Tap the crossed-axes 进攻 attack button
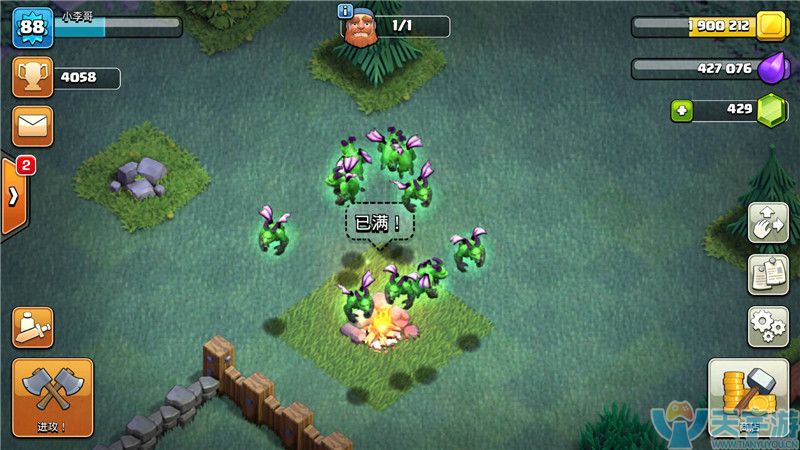The height and width of the screenshot is (450, 800). [52, 396]
